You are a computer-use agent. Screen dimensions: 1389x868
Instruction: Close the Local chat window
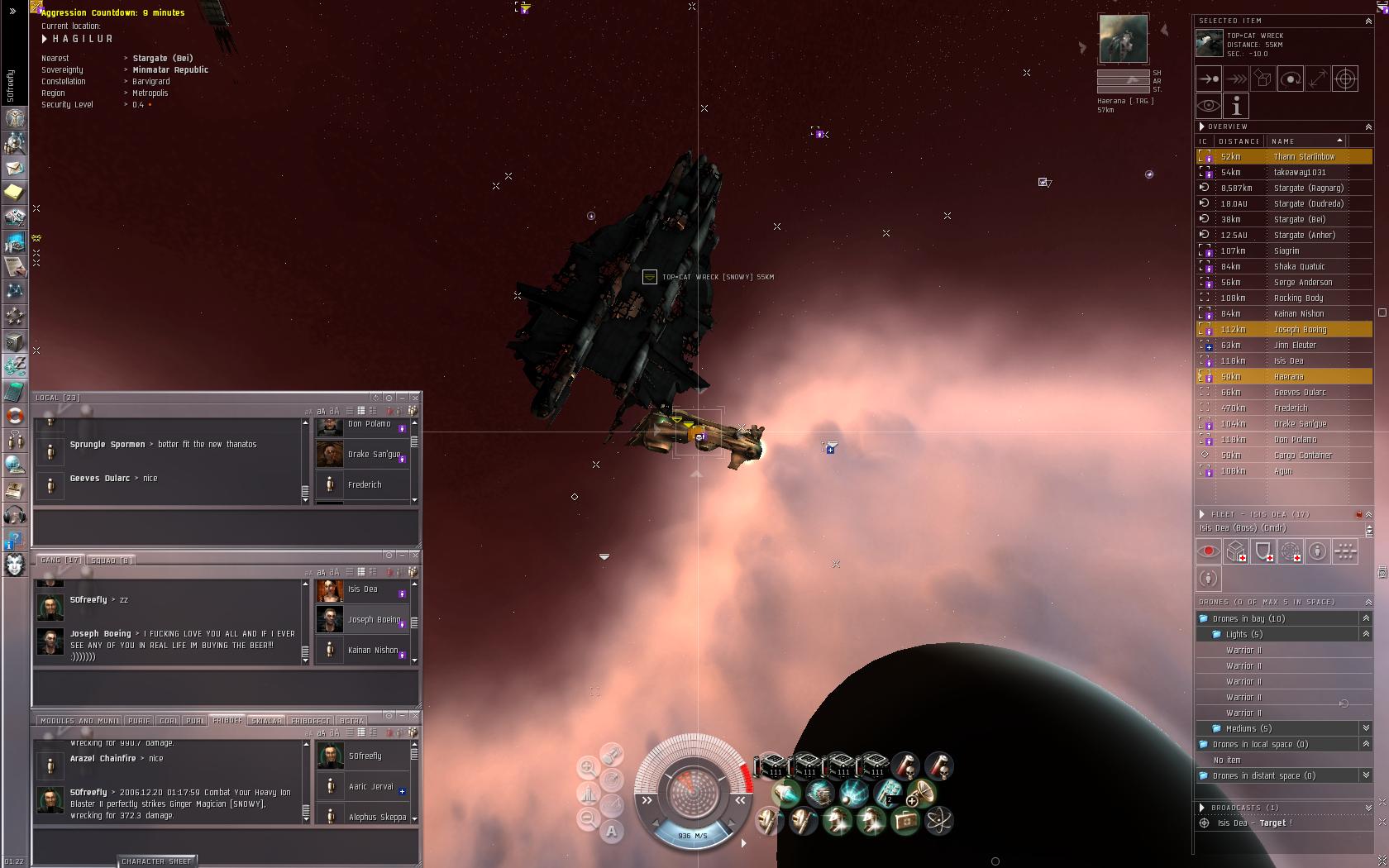point(415,398)
